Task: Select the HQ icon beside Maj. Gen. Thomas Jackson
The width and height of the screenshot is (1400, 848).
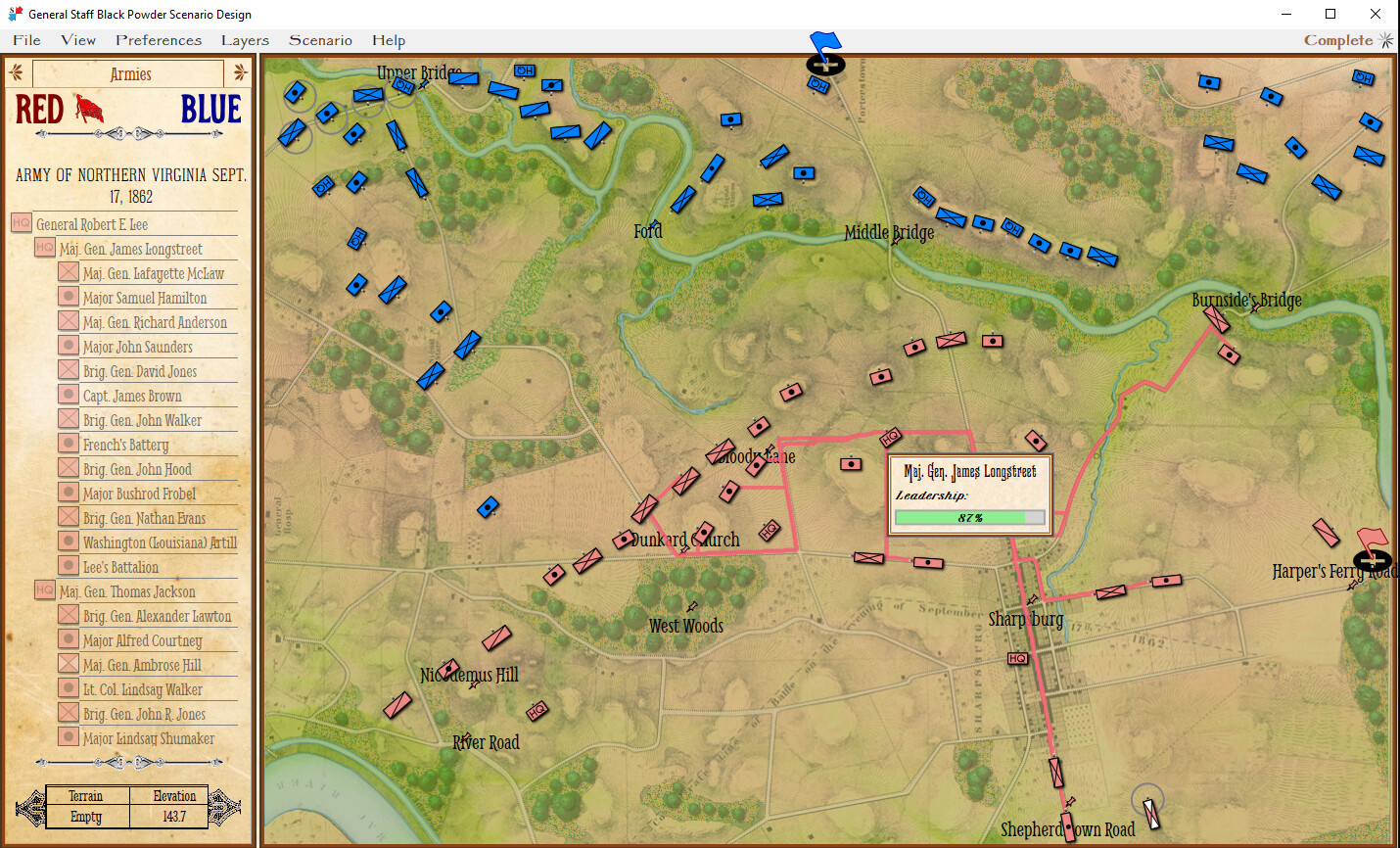Action: 44,591
